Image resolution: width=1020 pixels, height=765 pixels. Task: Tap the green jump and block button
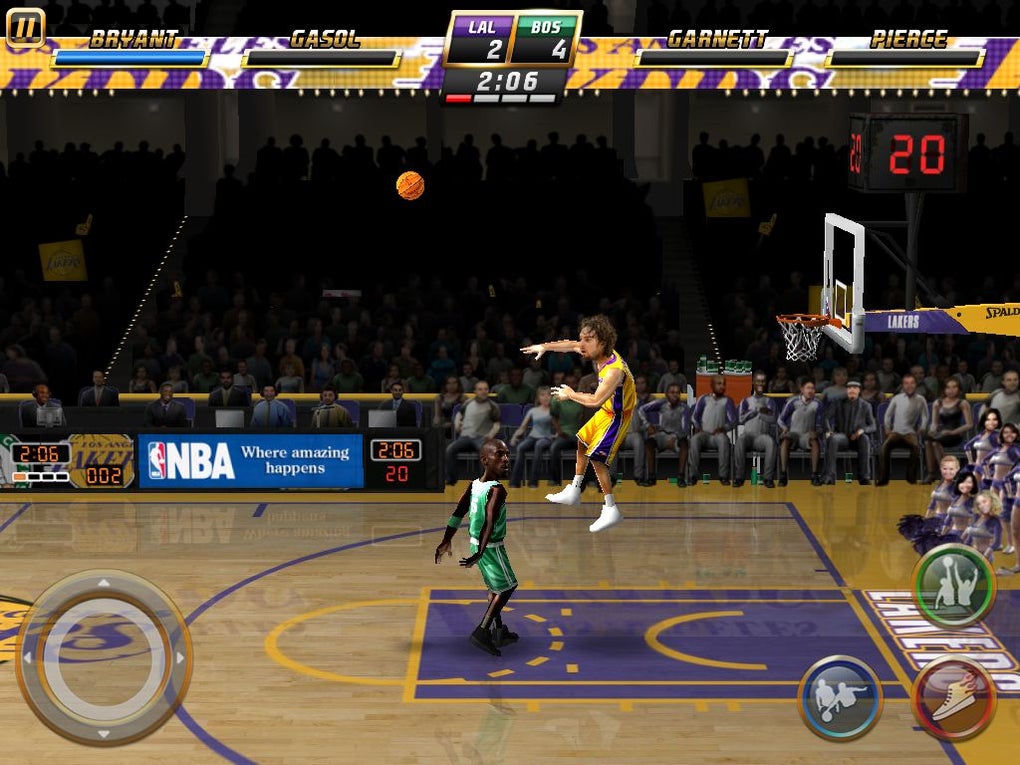coord(952,586)
